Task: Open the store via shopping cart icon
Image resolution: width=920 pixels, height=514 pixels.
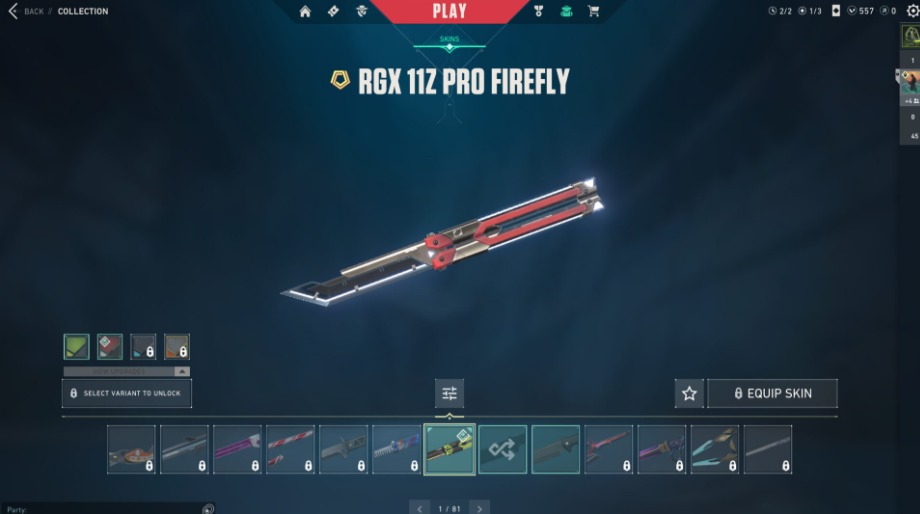Action: pos(594,12)
